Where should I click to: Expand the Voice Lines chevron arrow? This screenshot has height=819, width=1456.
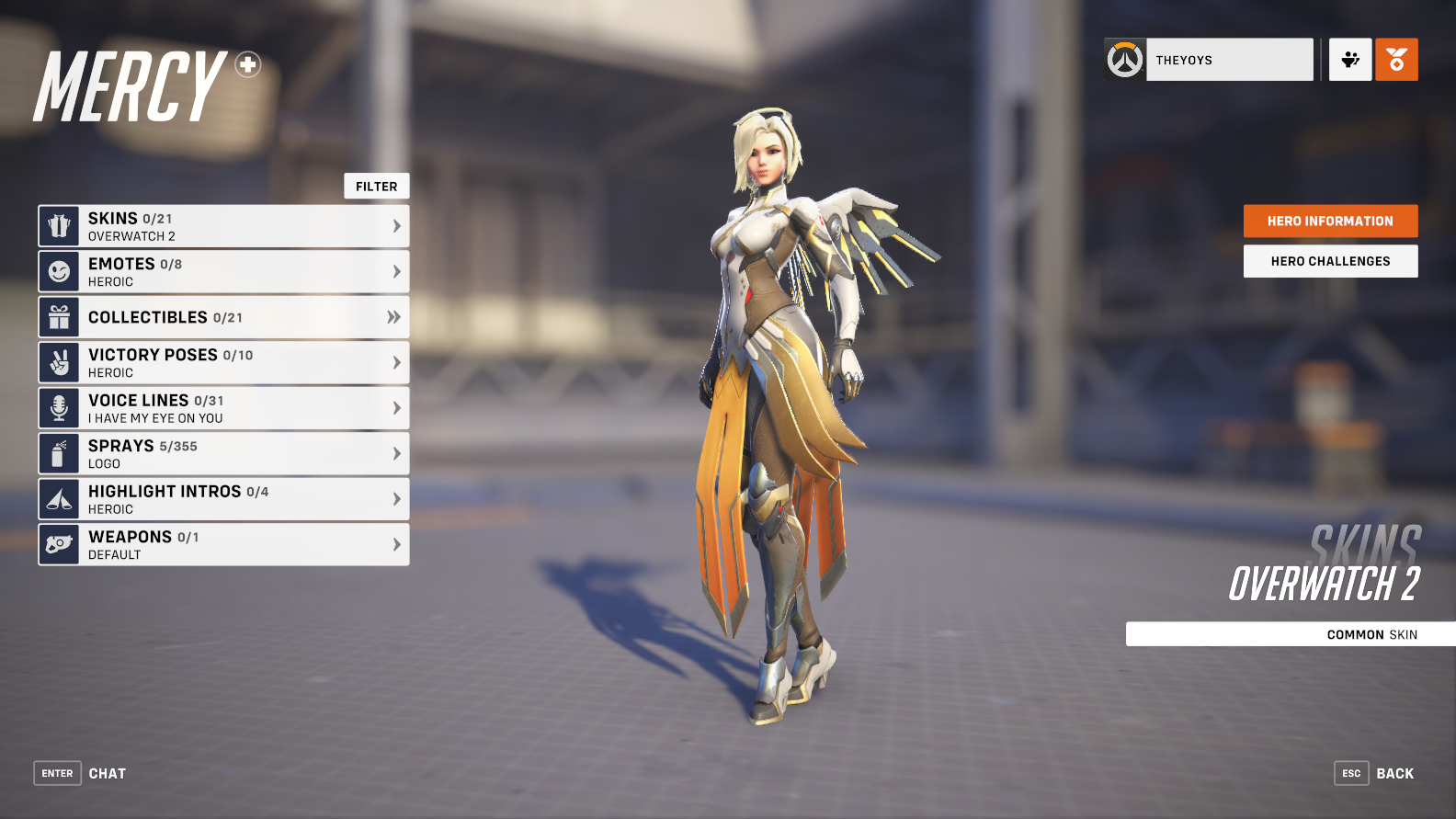tap(396, 407)
